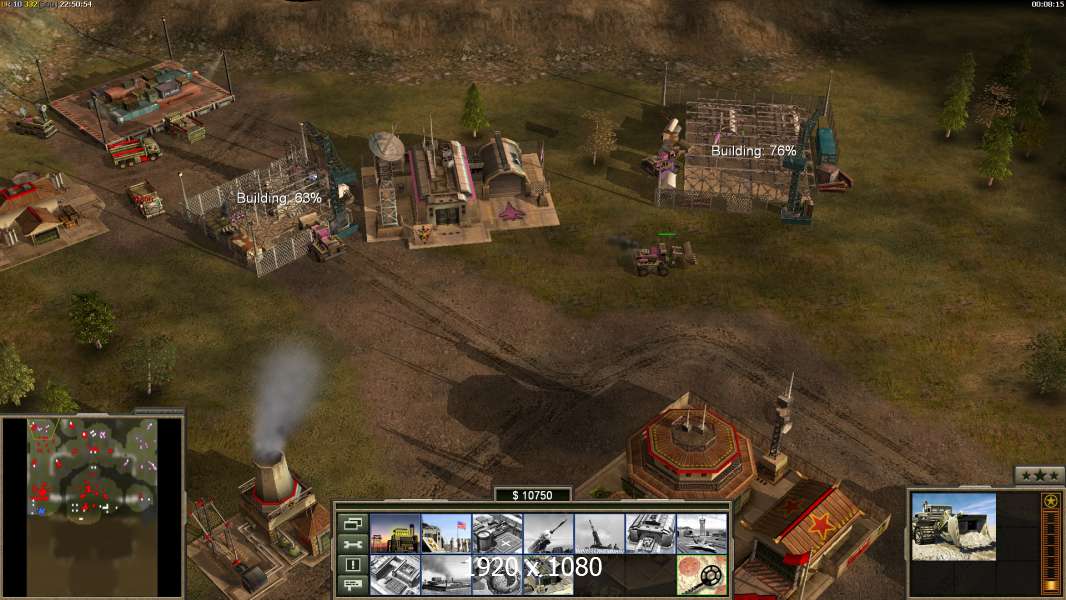Build the power plant with sunset icon
This screenshot has height=600, width=1066.
coord(395,534)
